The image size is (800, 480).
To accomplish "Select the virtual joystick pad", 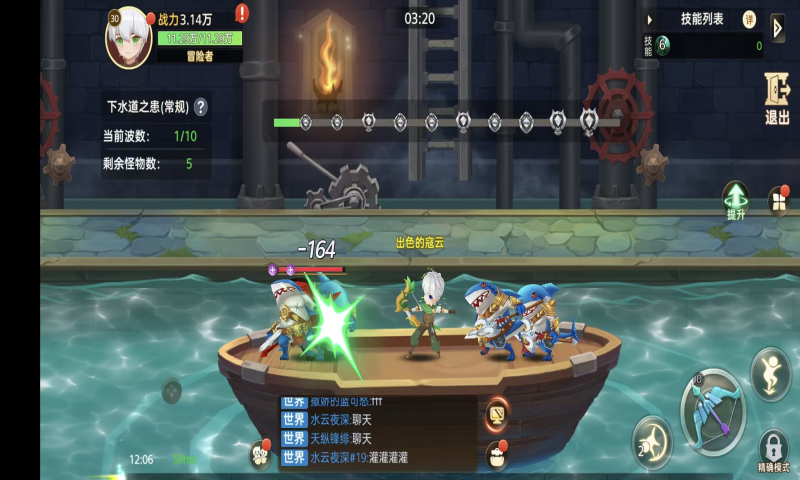I will (x=172, y=391).
